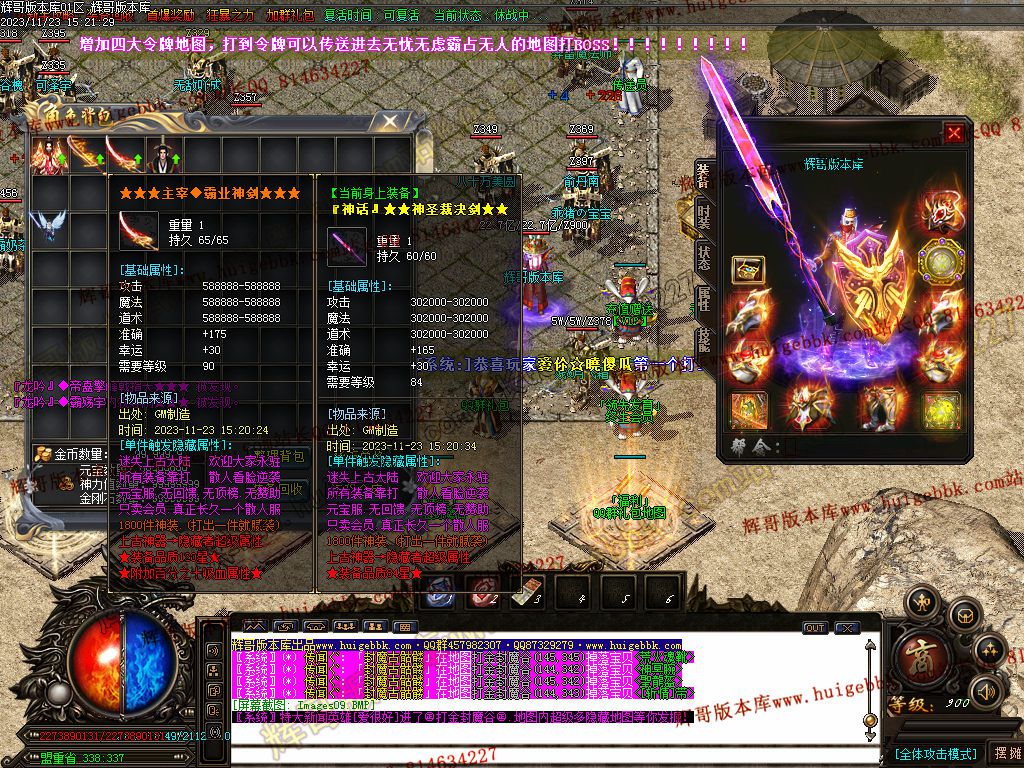Select the red costume item in bag

(x=50, y=155)
